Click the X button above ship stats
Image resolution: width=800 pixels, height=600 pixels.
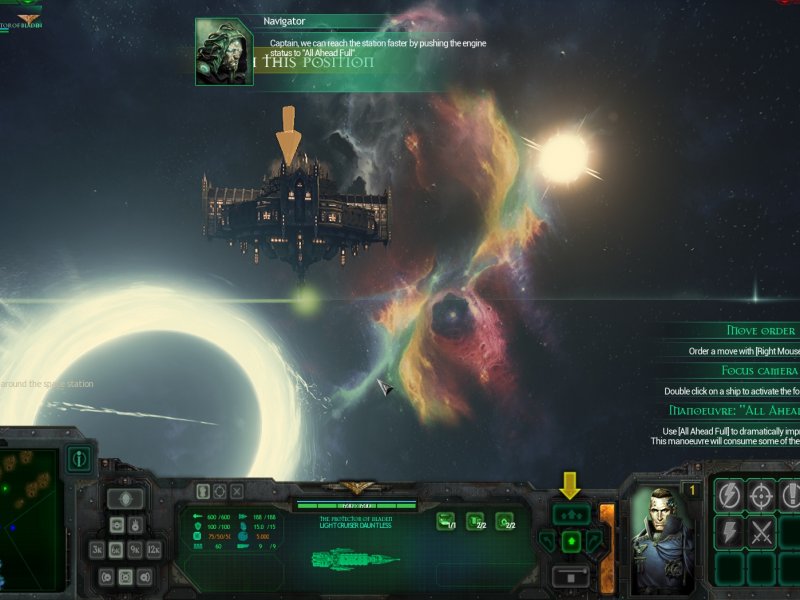point(236,491)
